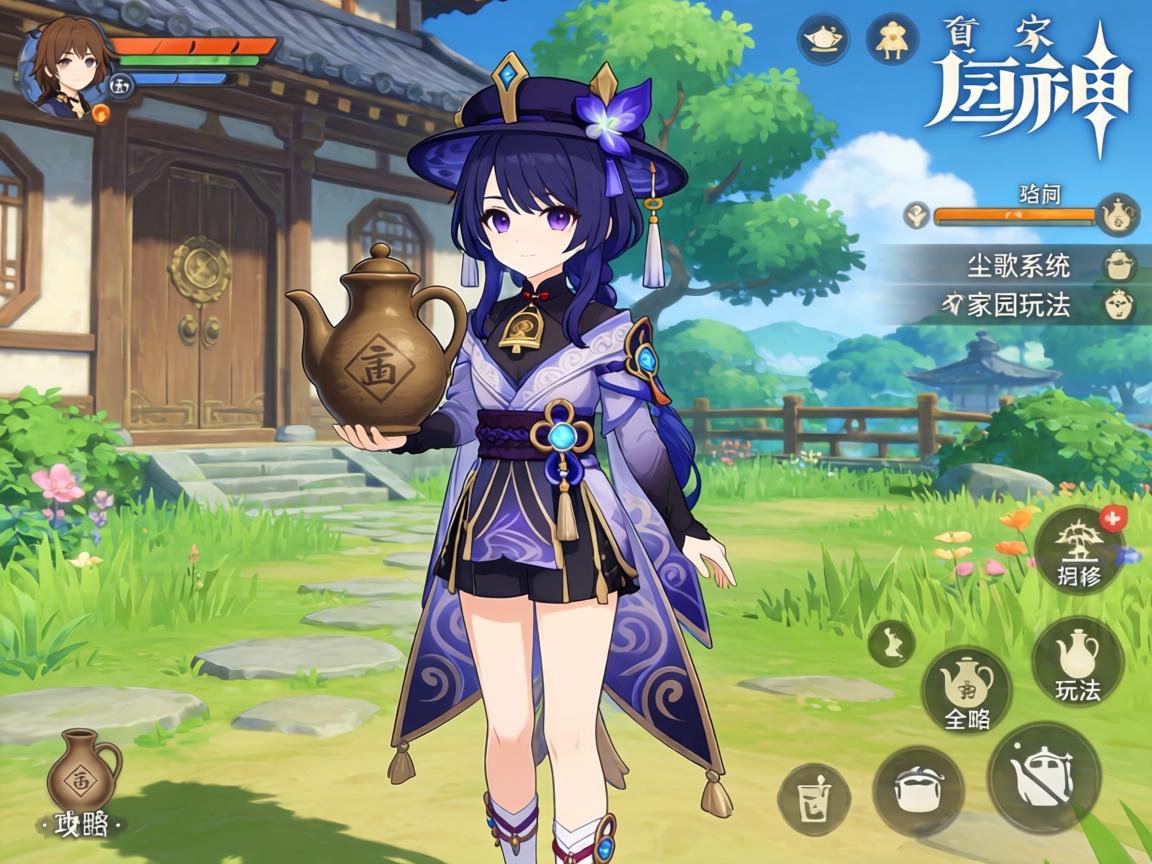Click the teapot-on-saucer icon at top

823,40
